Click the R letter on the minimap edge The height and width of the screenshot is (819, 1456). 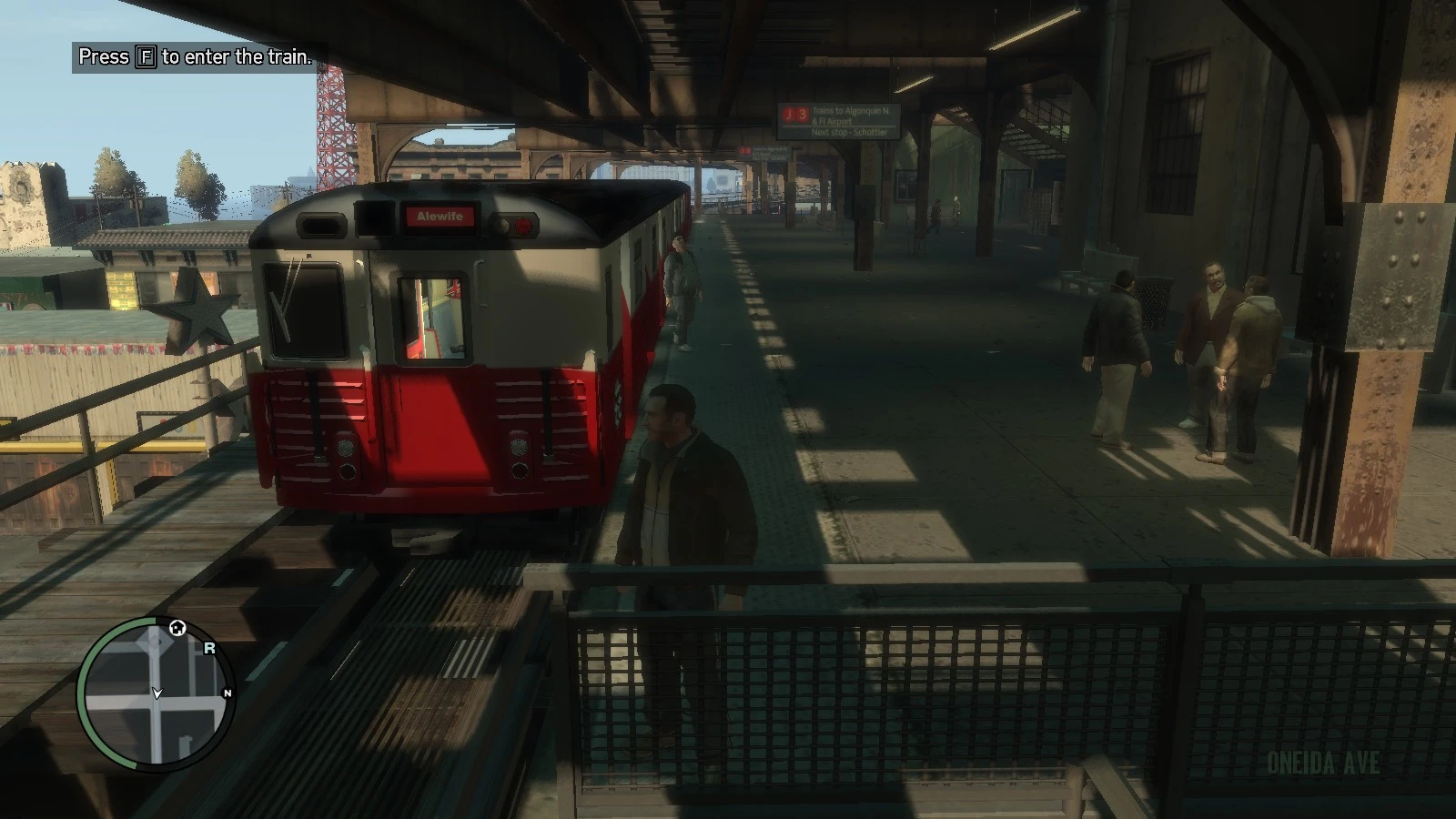point(209,648)
